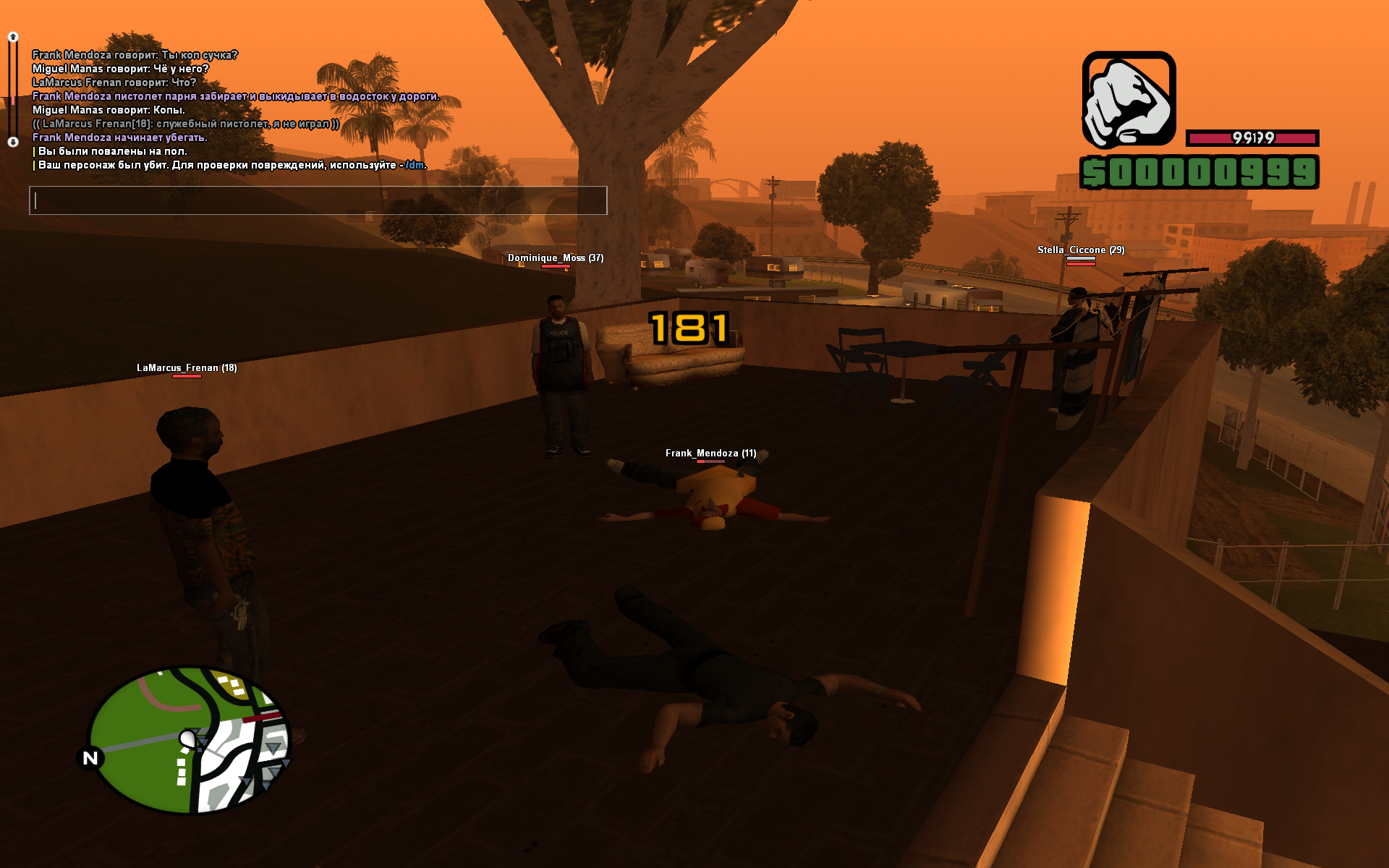
Task: Select the LaMarcus_Frenan player nametag
Action: point(187,368)
